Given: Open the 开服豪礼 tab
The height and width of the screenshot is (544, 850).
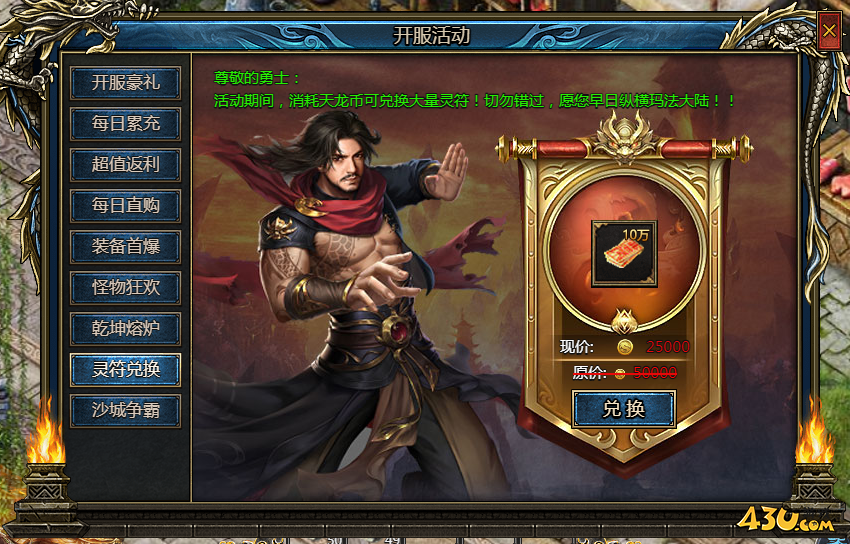Looking at the screenshot, I should pyautogui.click(x=125, y=83).
